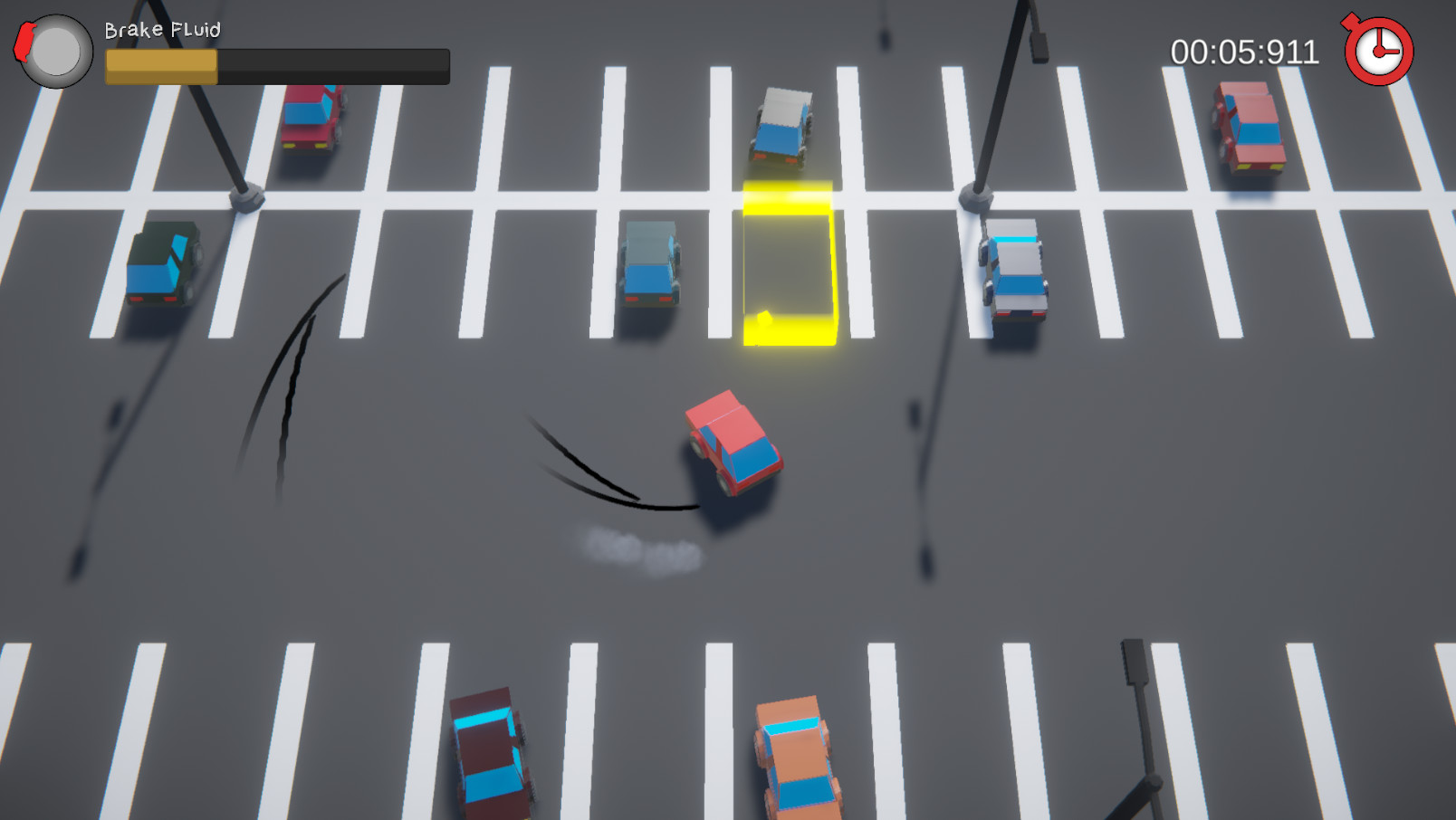Click the Brake Fluid progress bar
This screenshot has height=820, width=1456.
click(x=276, y=64)
